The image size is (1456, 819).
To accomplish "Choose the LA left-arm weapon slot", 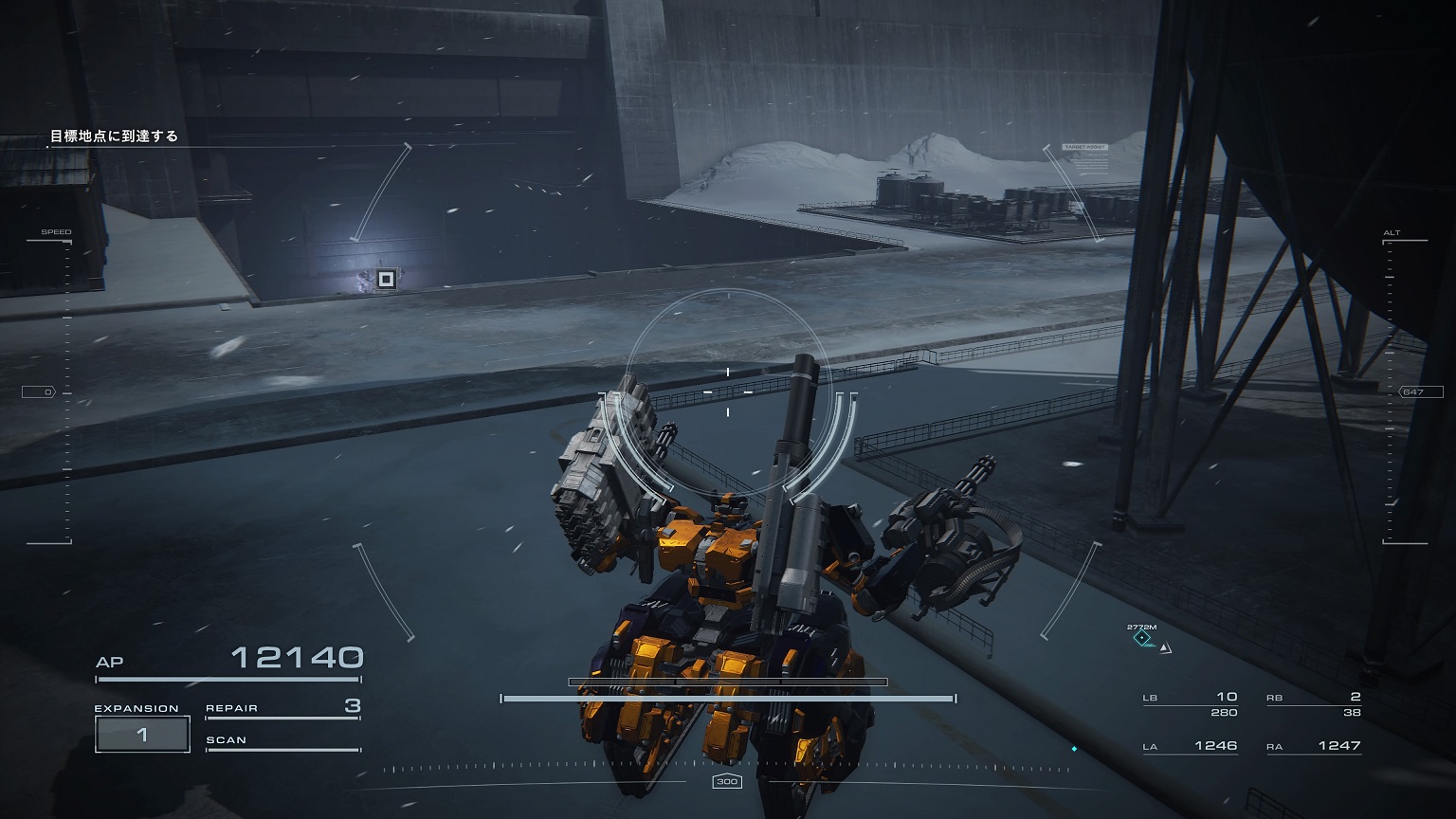I will click(x=1190, y=746).
